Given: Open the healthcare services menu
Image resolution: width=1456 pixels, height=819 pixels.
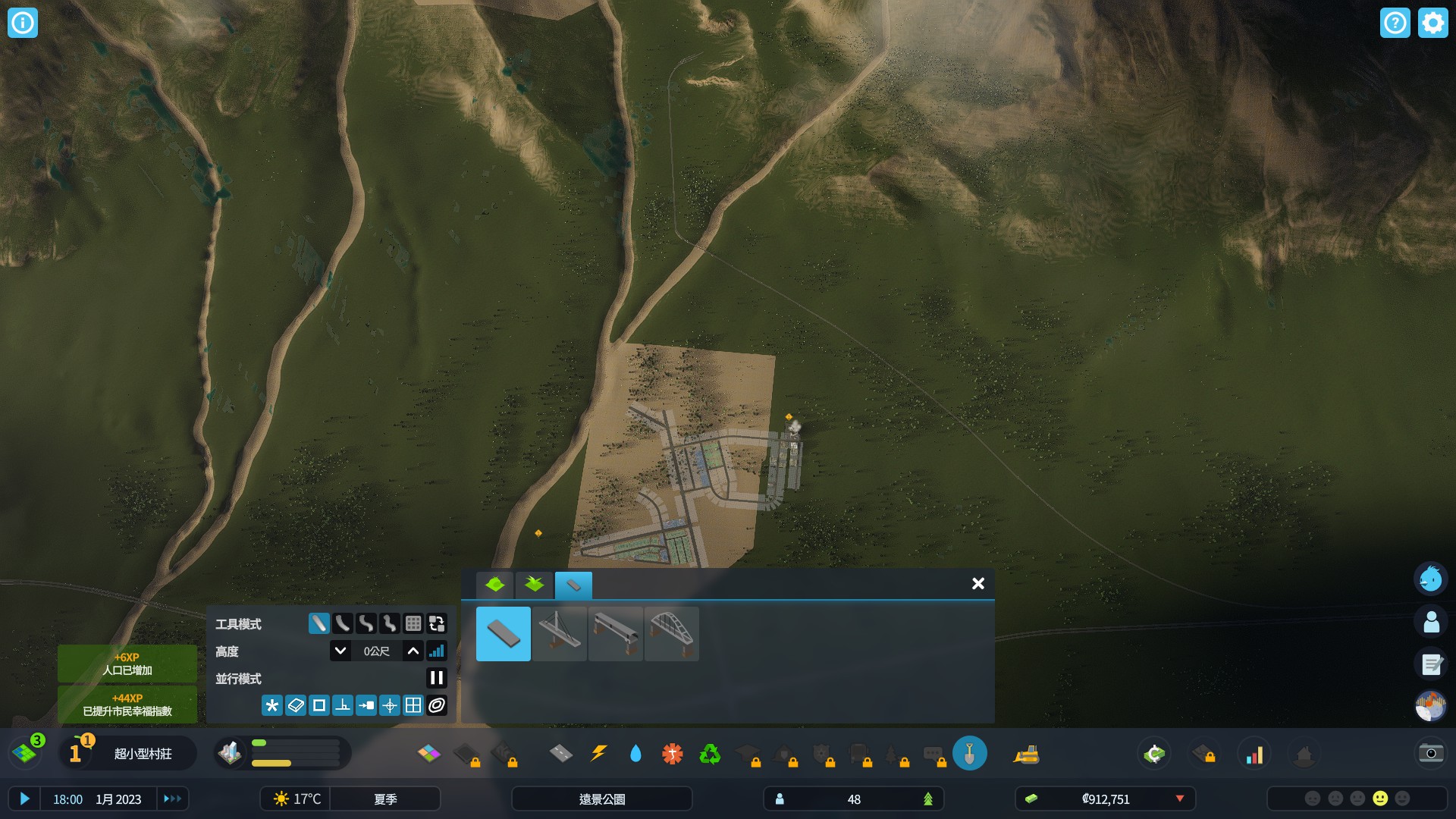Looking at the screenshot, I should pyautogui.click(x=672, y=754).
